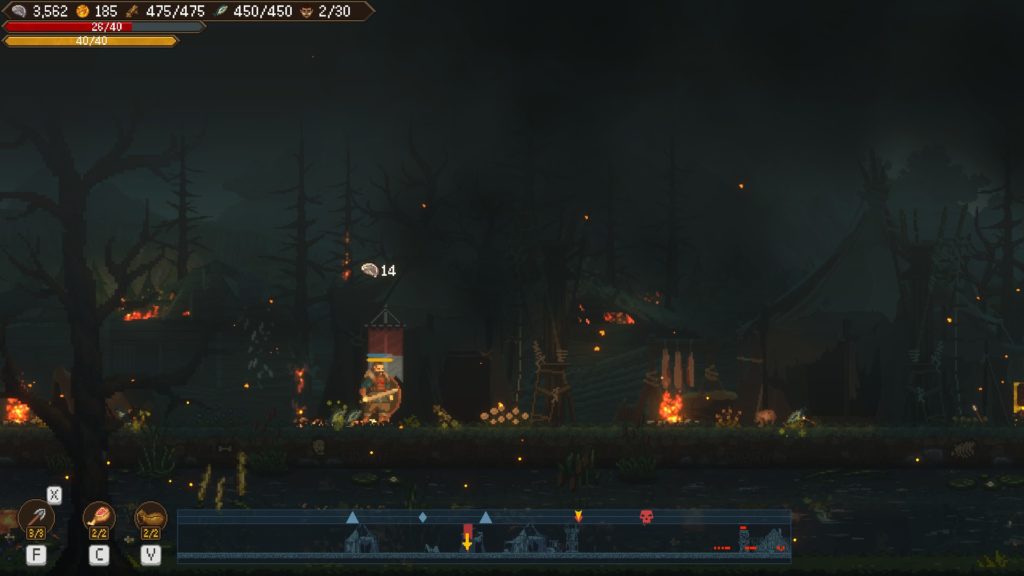Use the bread food item slot
Screen dimensions: 1024x576
[x=151, y=517]
